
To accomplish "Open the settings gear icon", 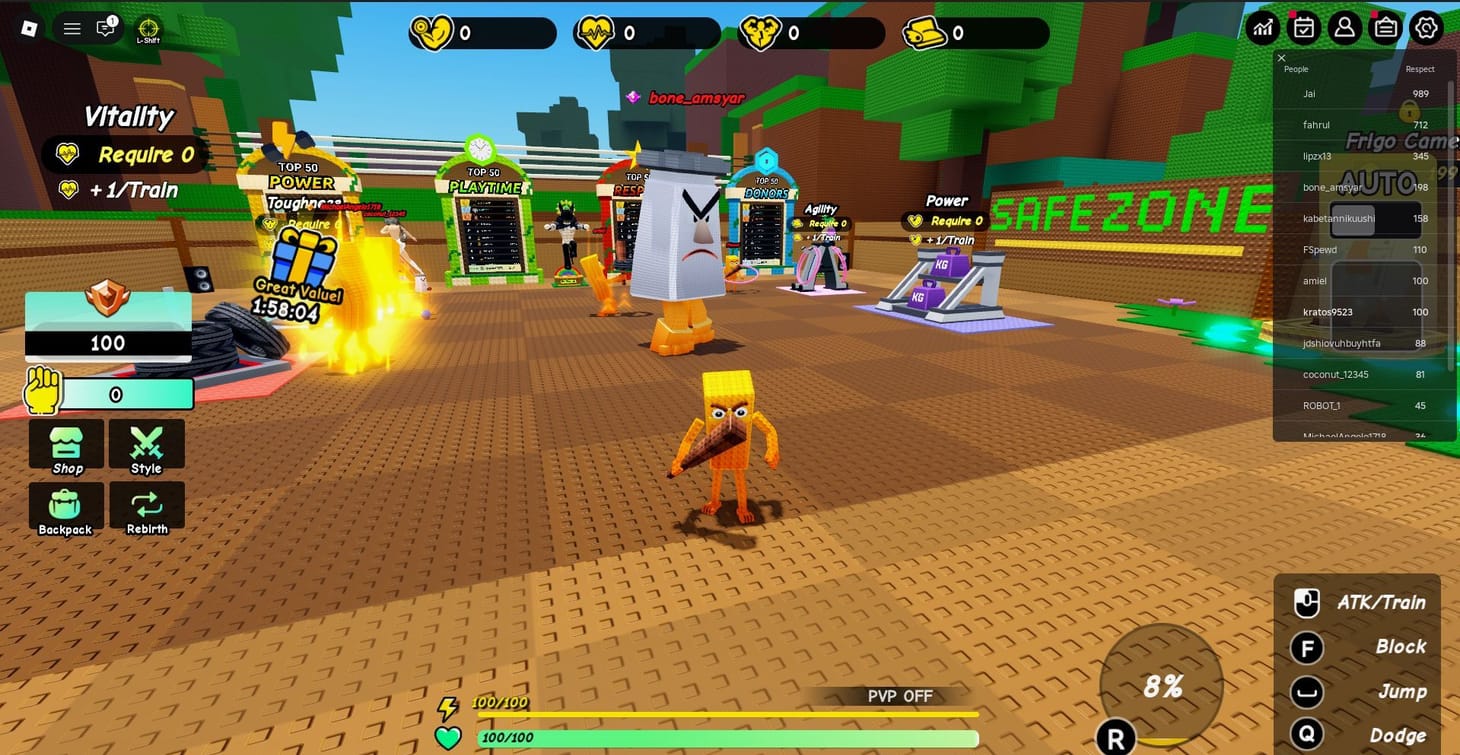I will click(1427, 28).
